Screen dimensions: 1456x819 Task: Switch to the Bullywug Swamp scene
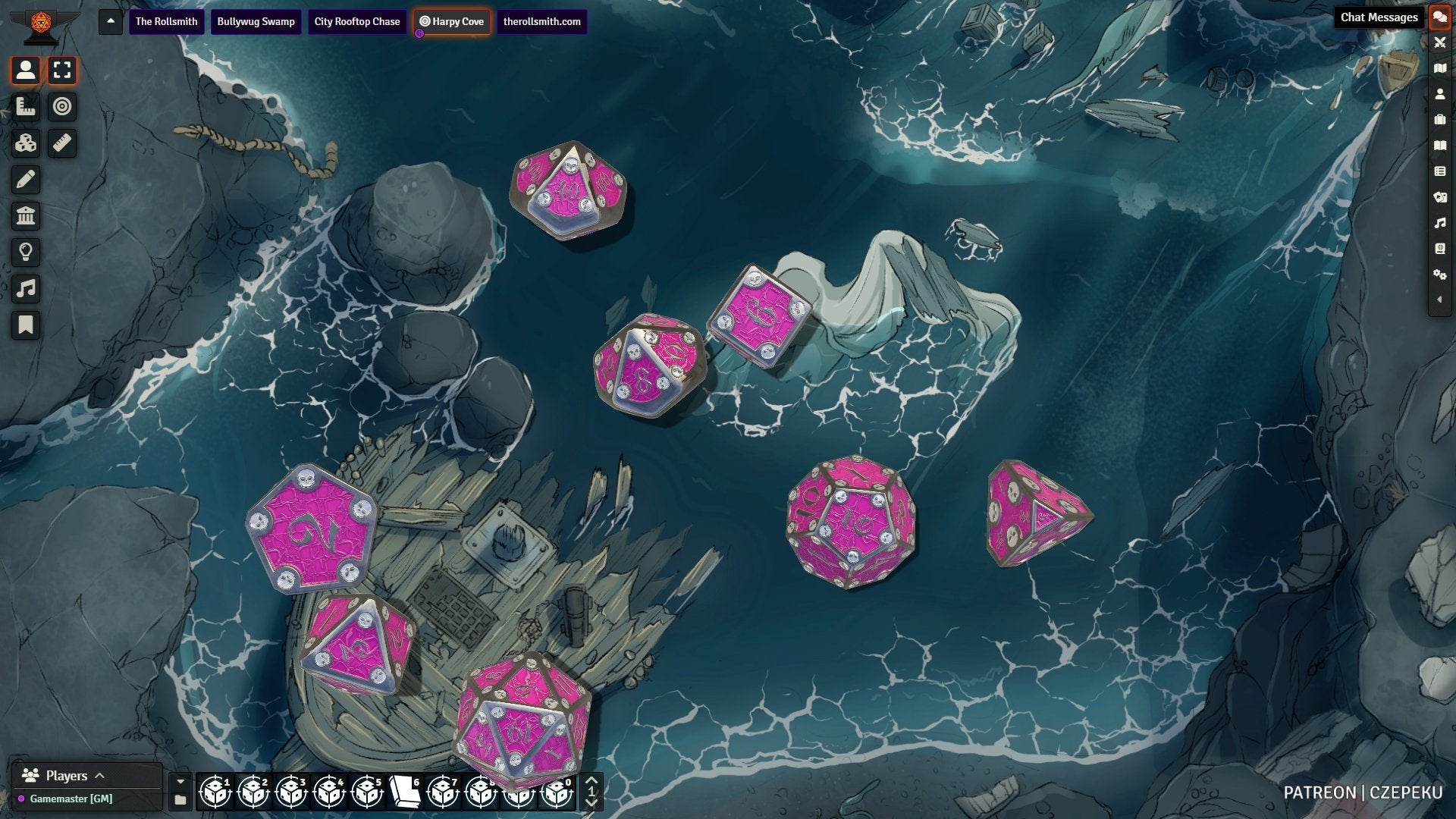[x=256, y=21]
